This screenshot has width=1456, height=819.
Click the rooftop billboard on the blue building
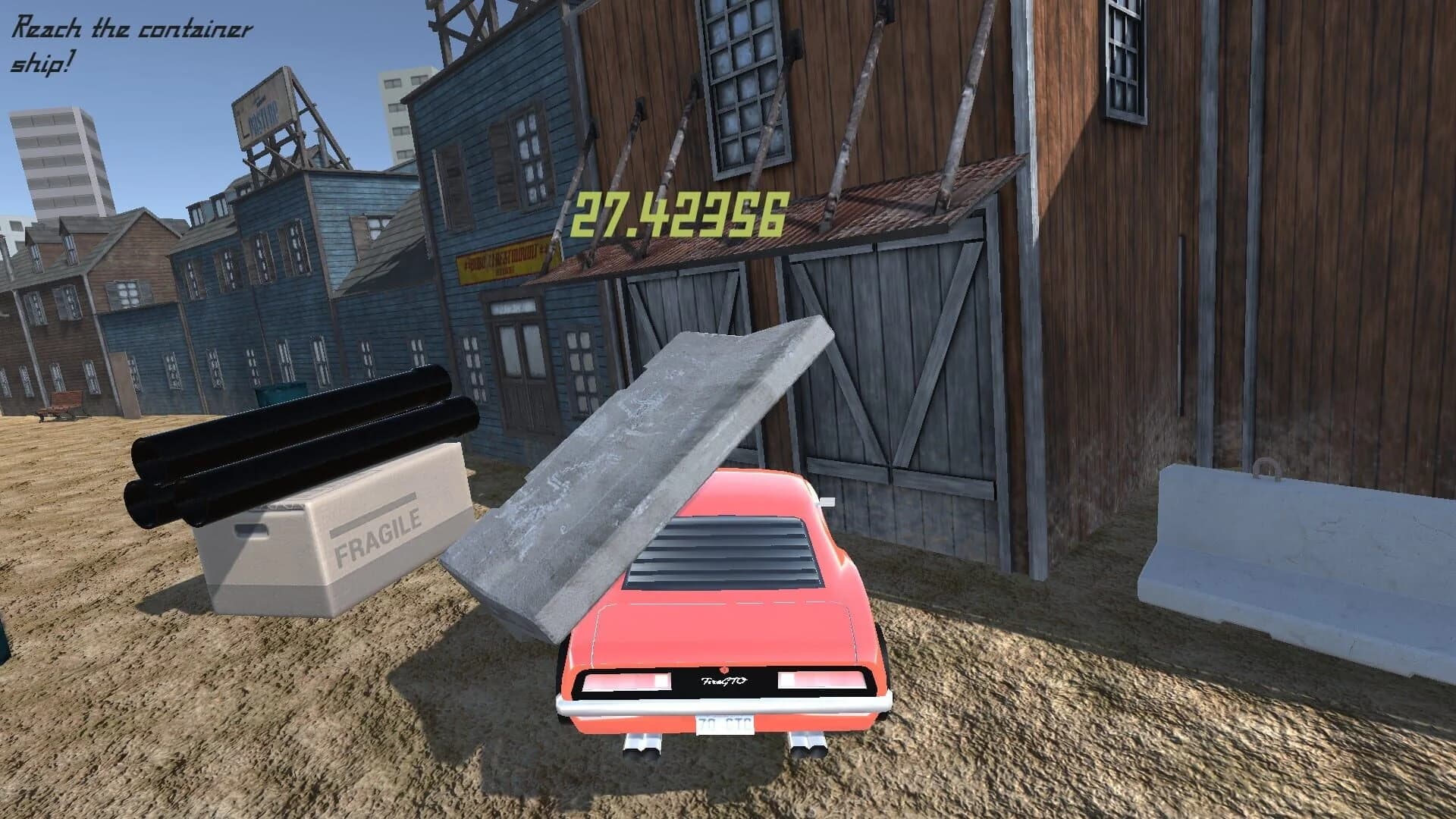click(x=263, y=114)
